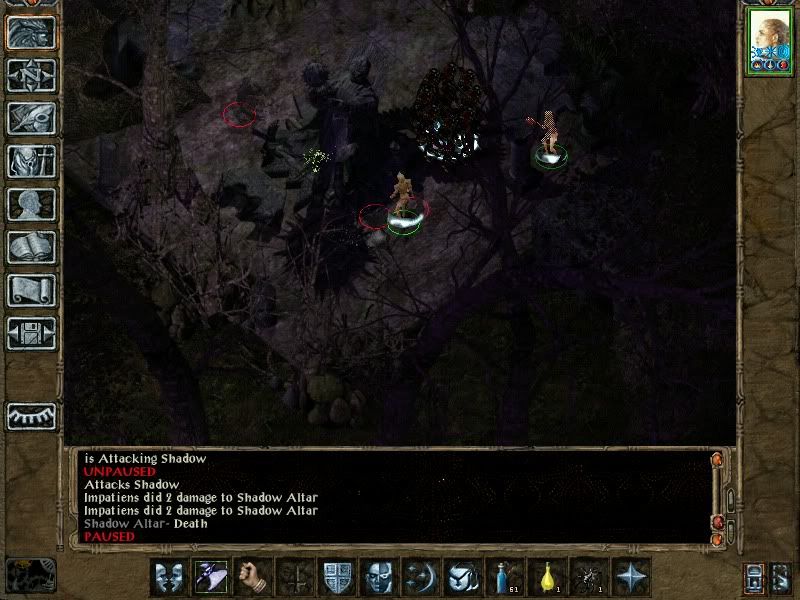Use the blue potion quick item

click(x=506, y=577)
